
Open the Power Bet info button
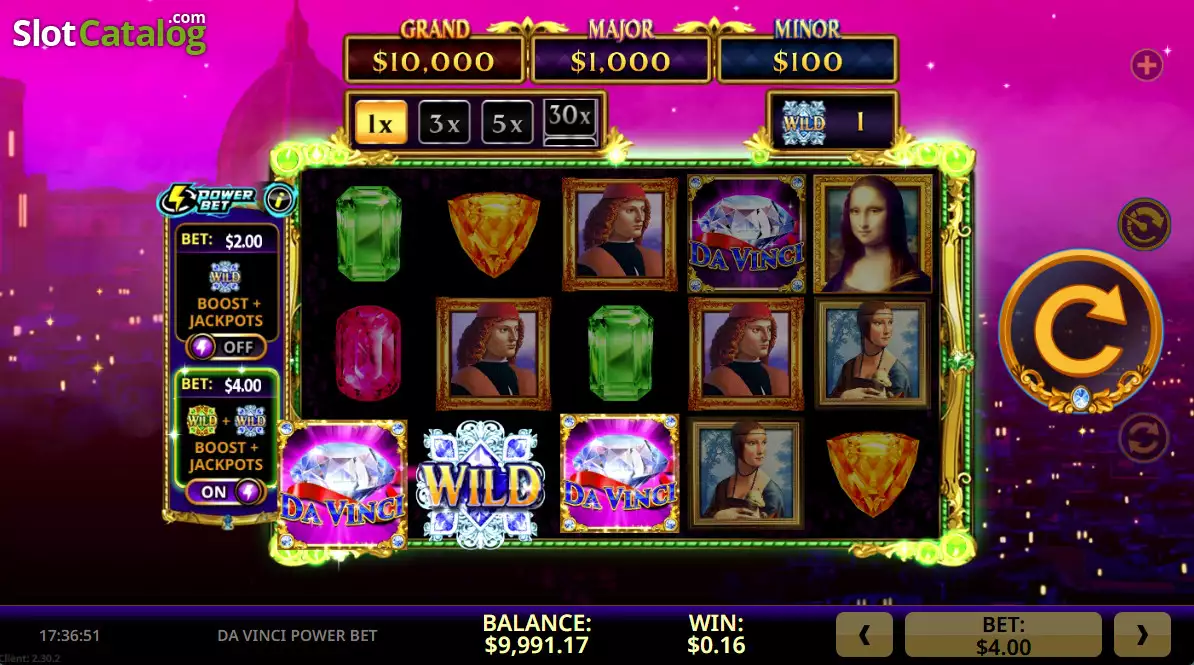point(280,200)
